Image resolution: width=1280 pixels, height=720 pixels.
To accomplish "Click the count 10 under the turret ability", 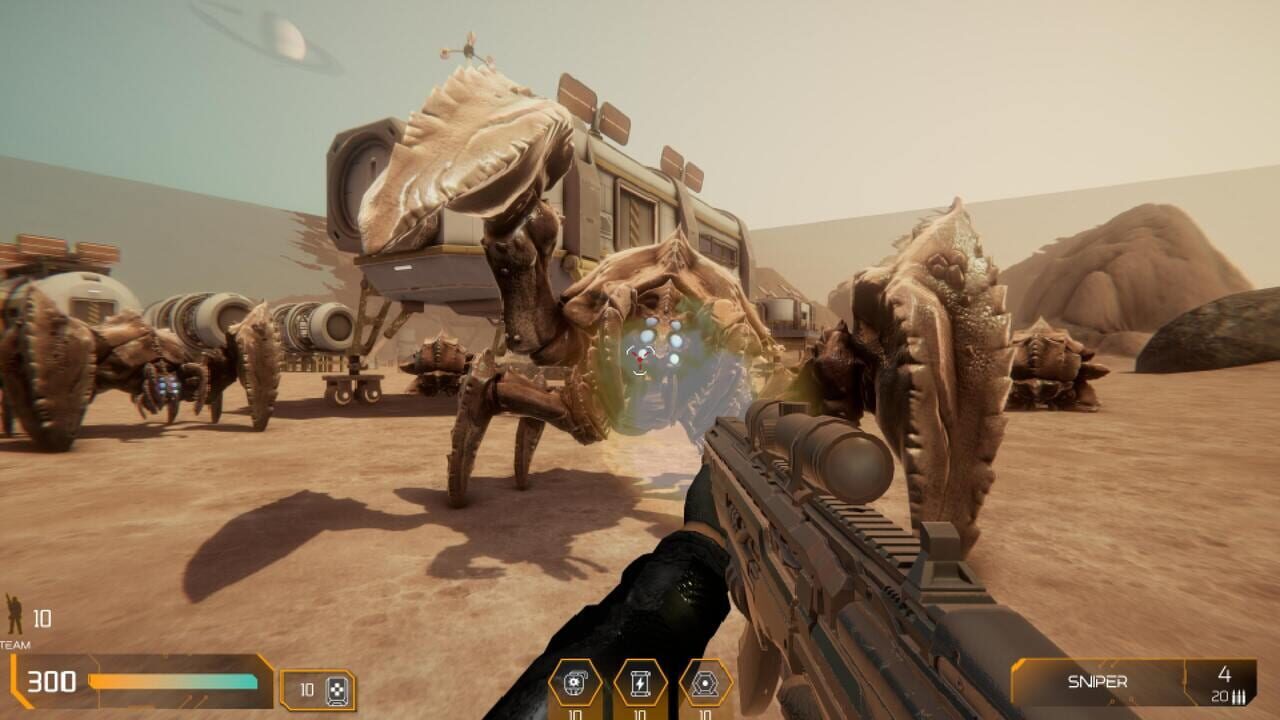I will [704, 713].
